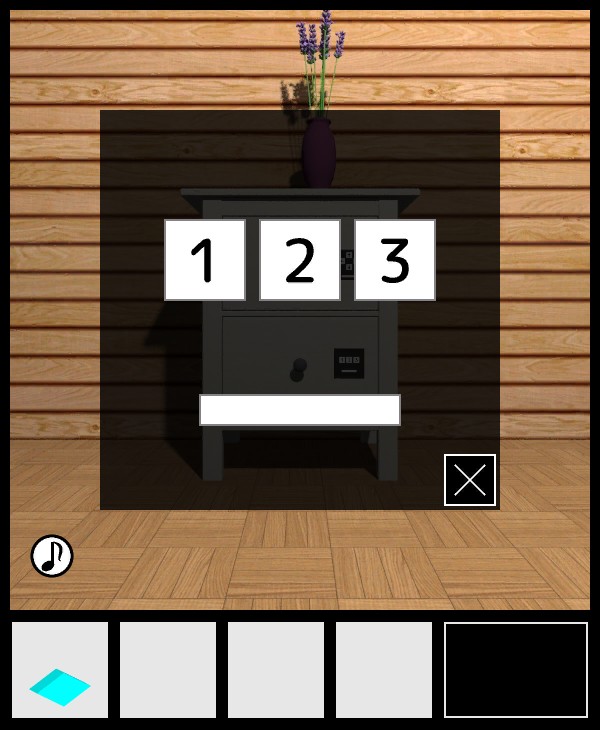Change the digit 2 code tile

300,260
